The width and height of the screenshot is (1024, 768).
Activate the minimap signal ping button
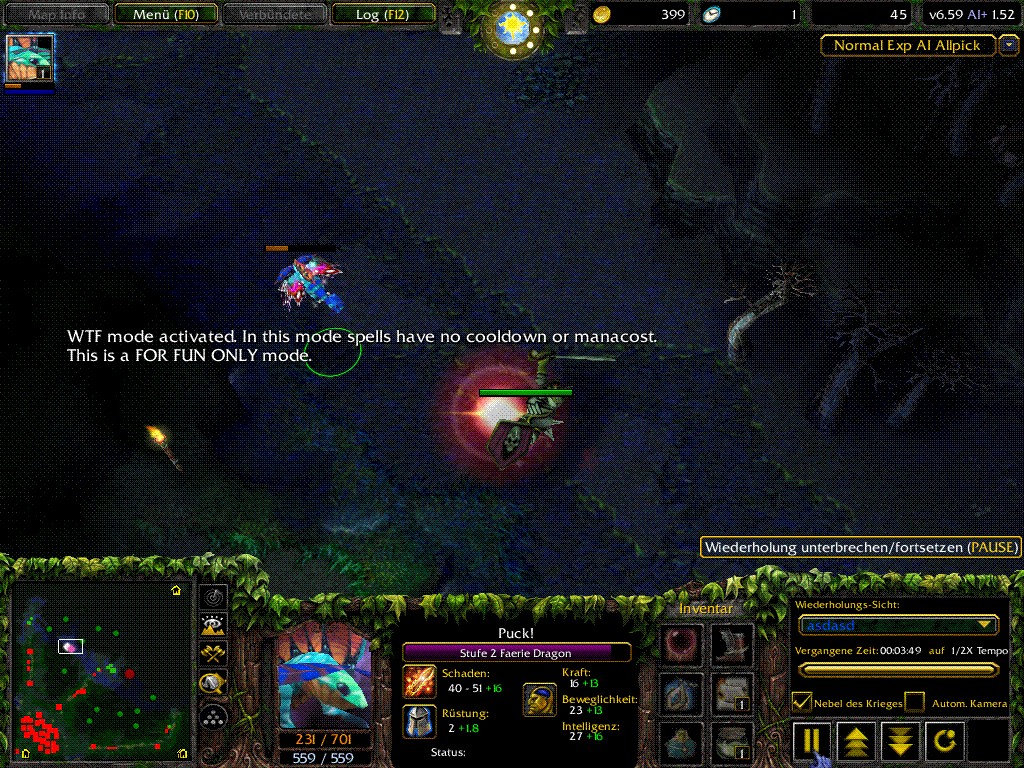pyautogui.click(x=212, y=597)
